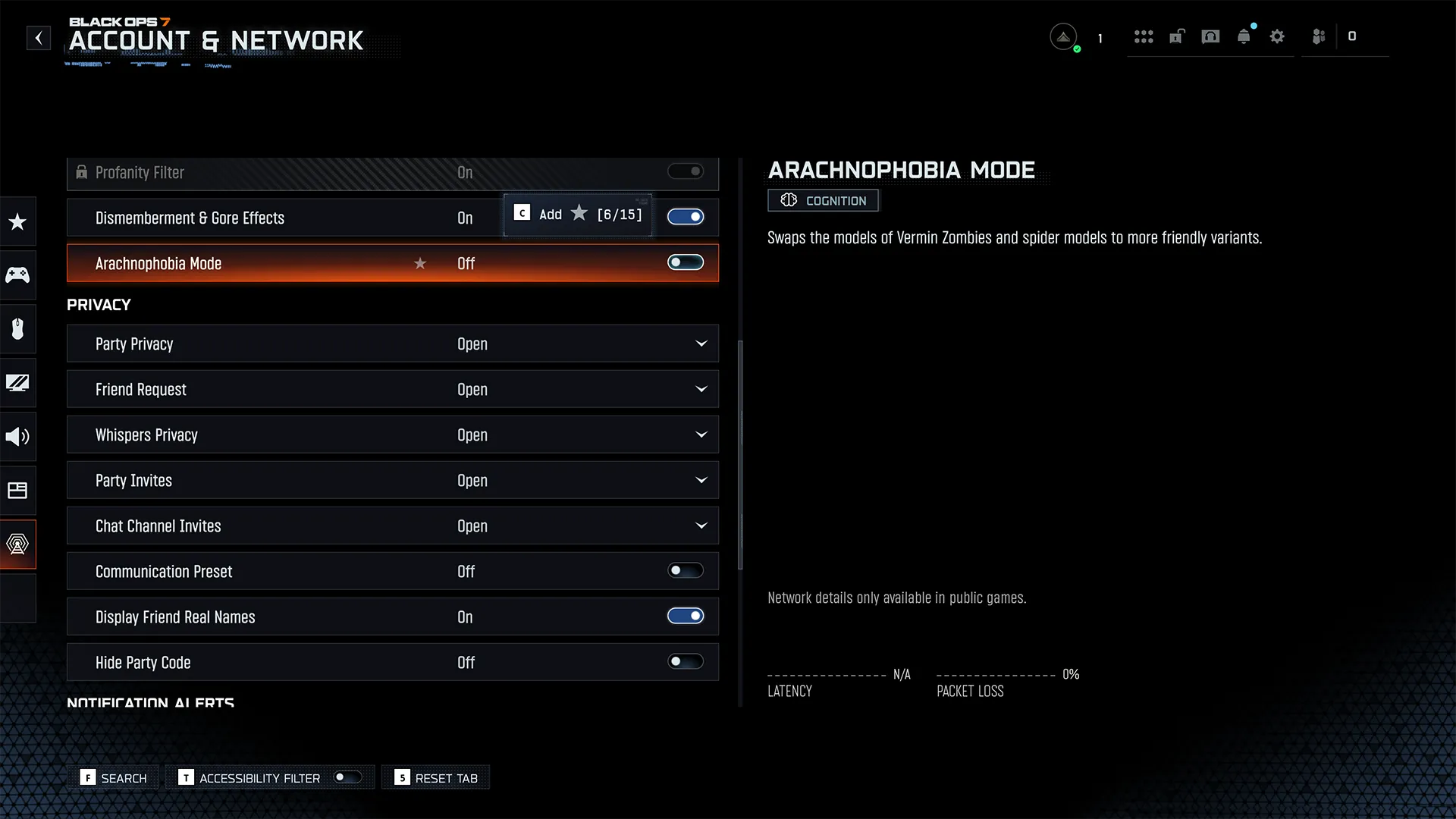Open the Favorites star tab
Viewport: 1456px width, 819px height.
pyautogui.click(x=17, y=221)
